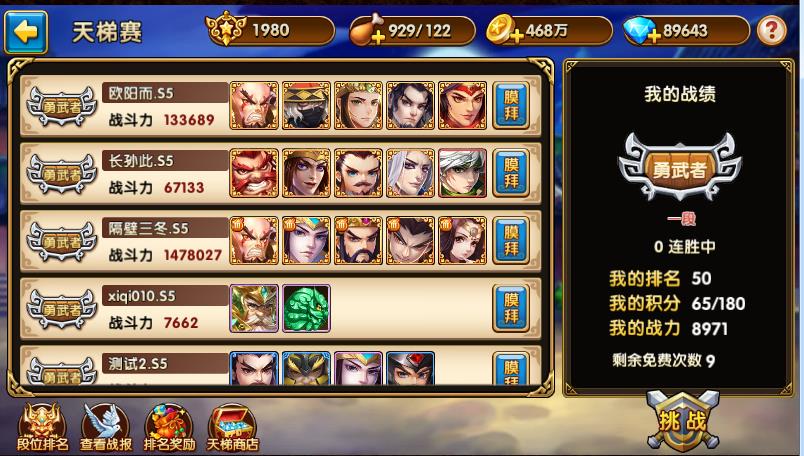This screenshot has height=456, width=804.
Task: Worship player 隔壁三冬.S5 with the 膜拜 button
Action: pos(511,240)
